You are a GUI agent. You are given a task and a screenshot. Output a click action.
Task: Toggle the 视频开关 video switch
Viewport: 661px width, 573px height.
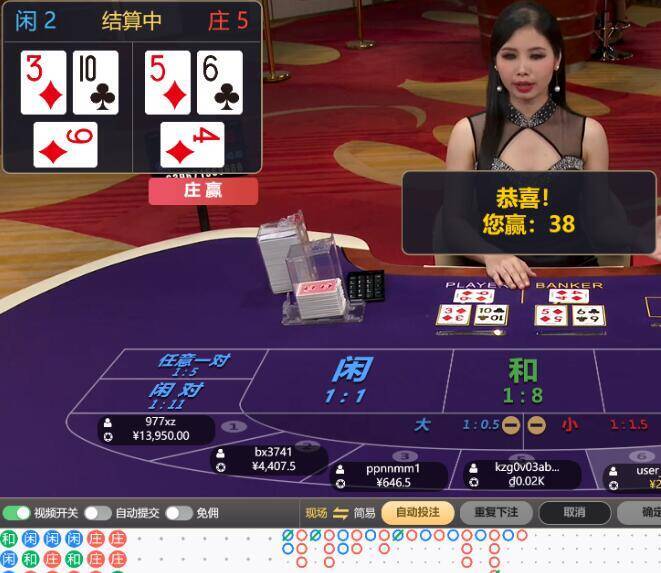(17, 513)
